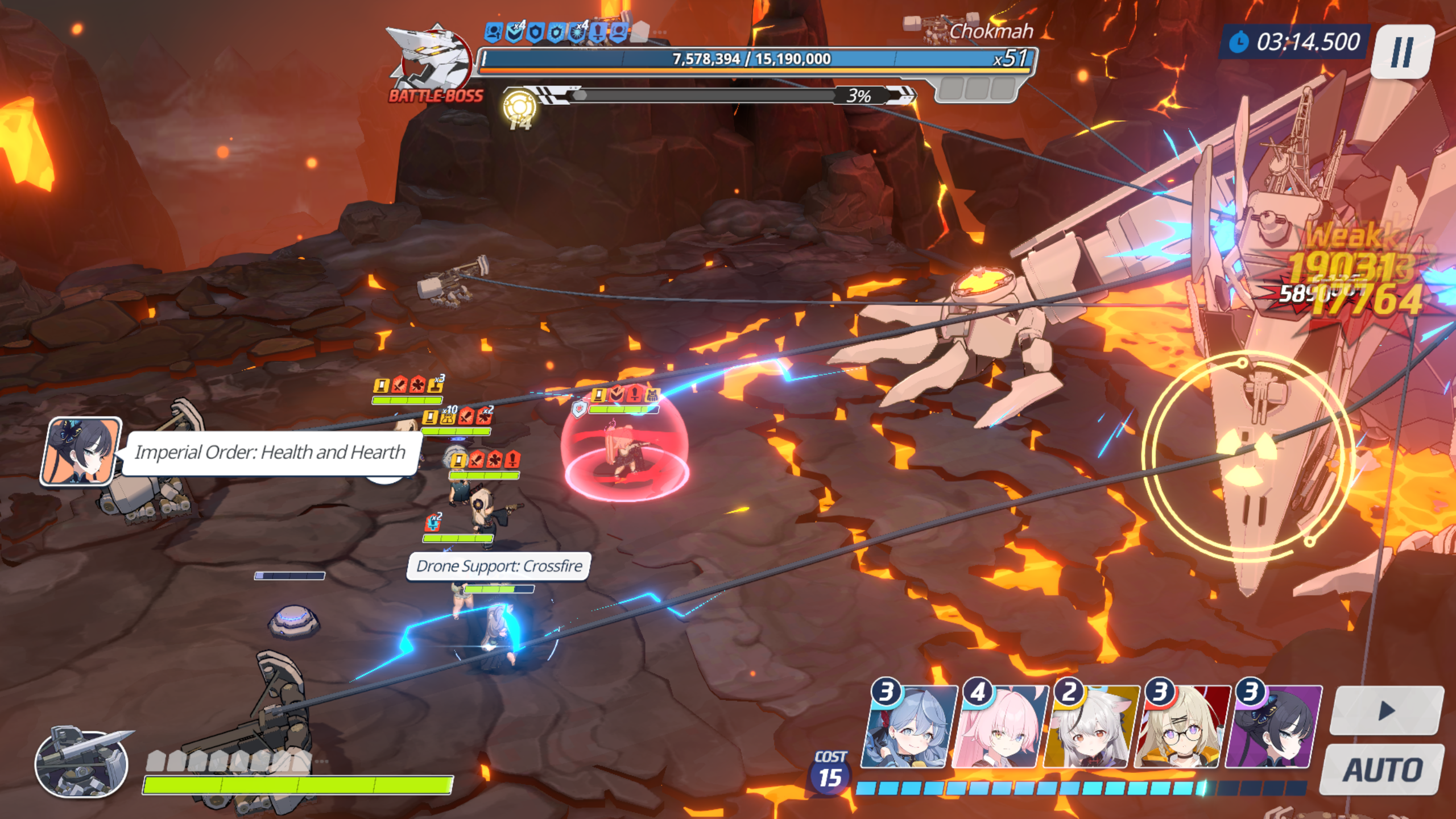Toggle the AUTO battle mode
1456x819 pixels.
tap(1382, 770)
